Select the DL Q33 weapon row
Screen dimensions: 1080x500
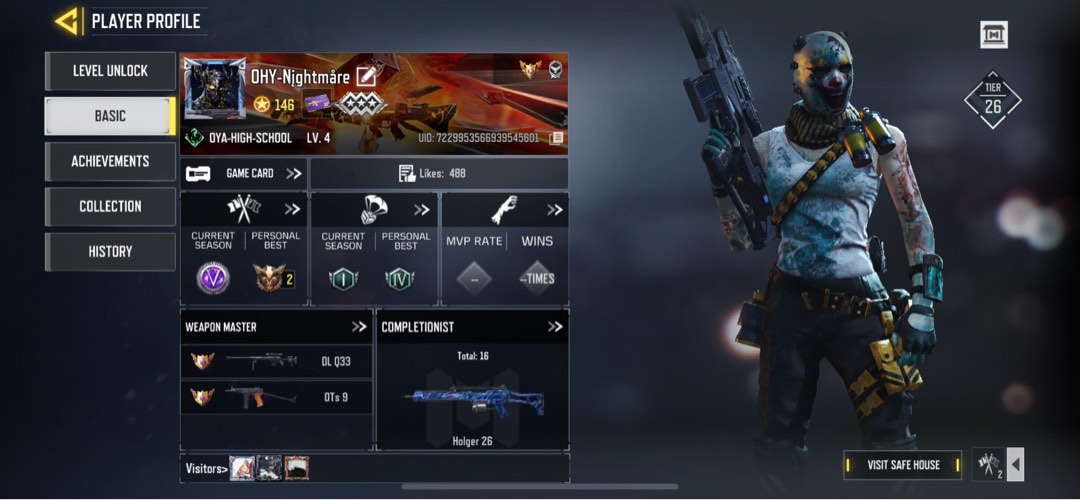point(275,361)
